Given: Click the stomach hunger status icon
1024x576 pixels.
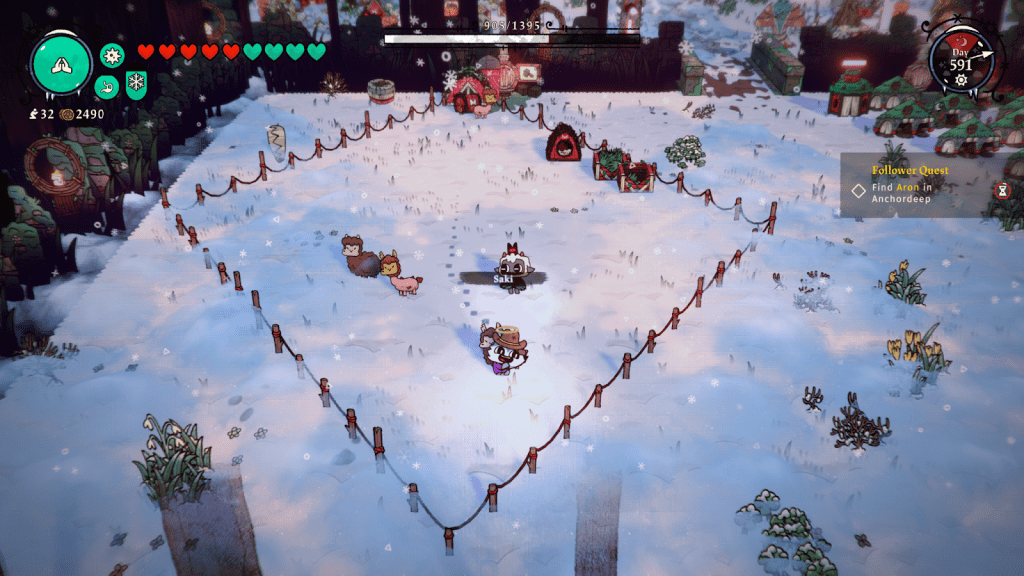Looking at the screenshot, I should tap(106, 87).
